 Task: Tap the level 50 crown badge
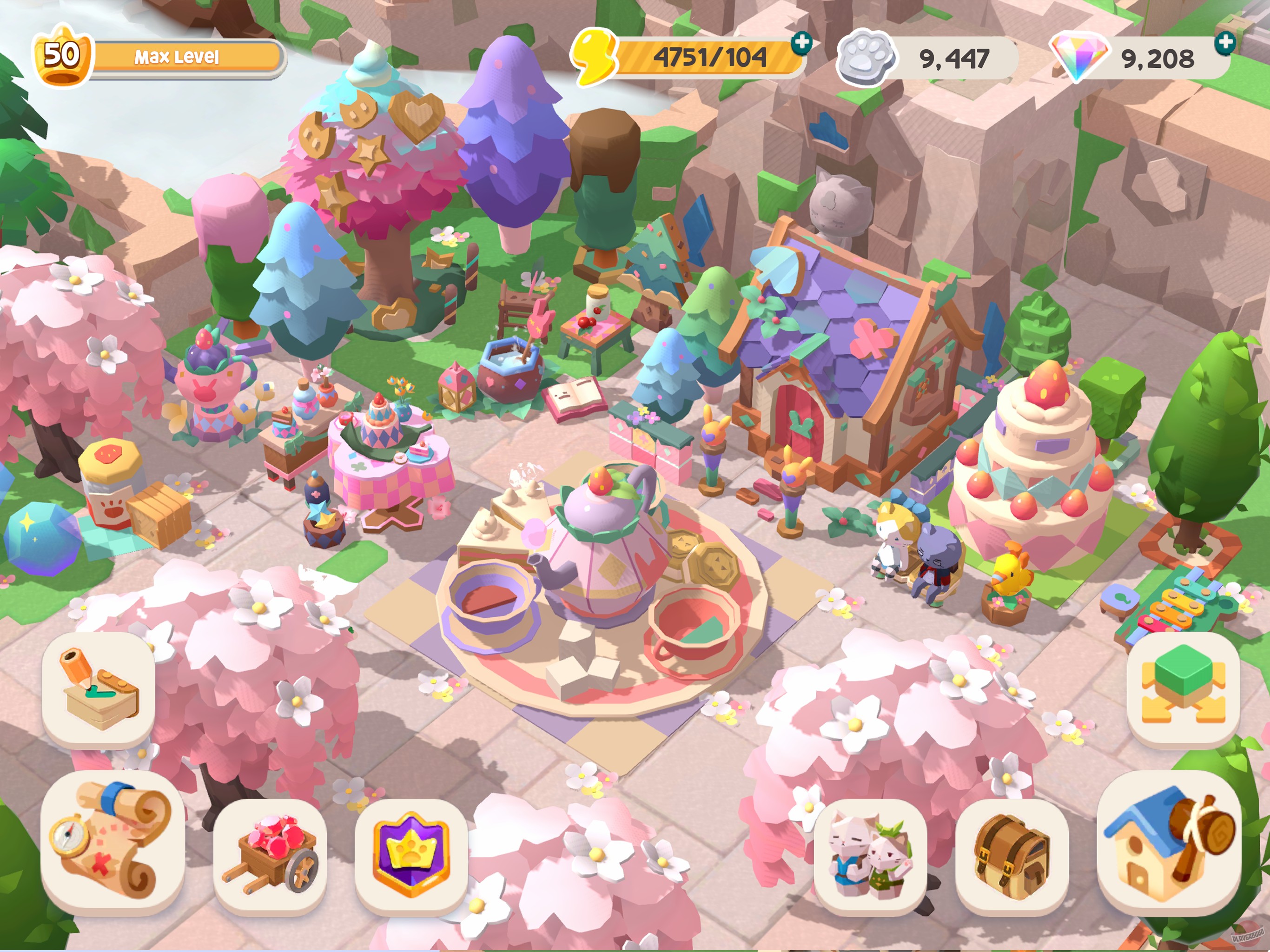(x=63, y=56)
